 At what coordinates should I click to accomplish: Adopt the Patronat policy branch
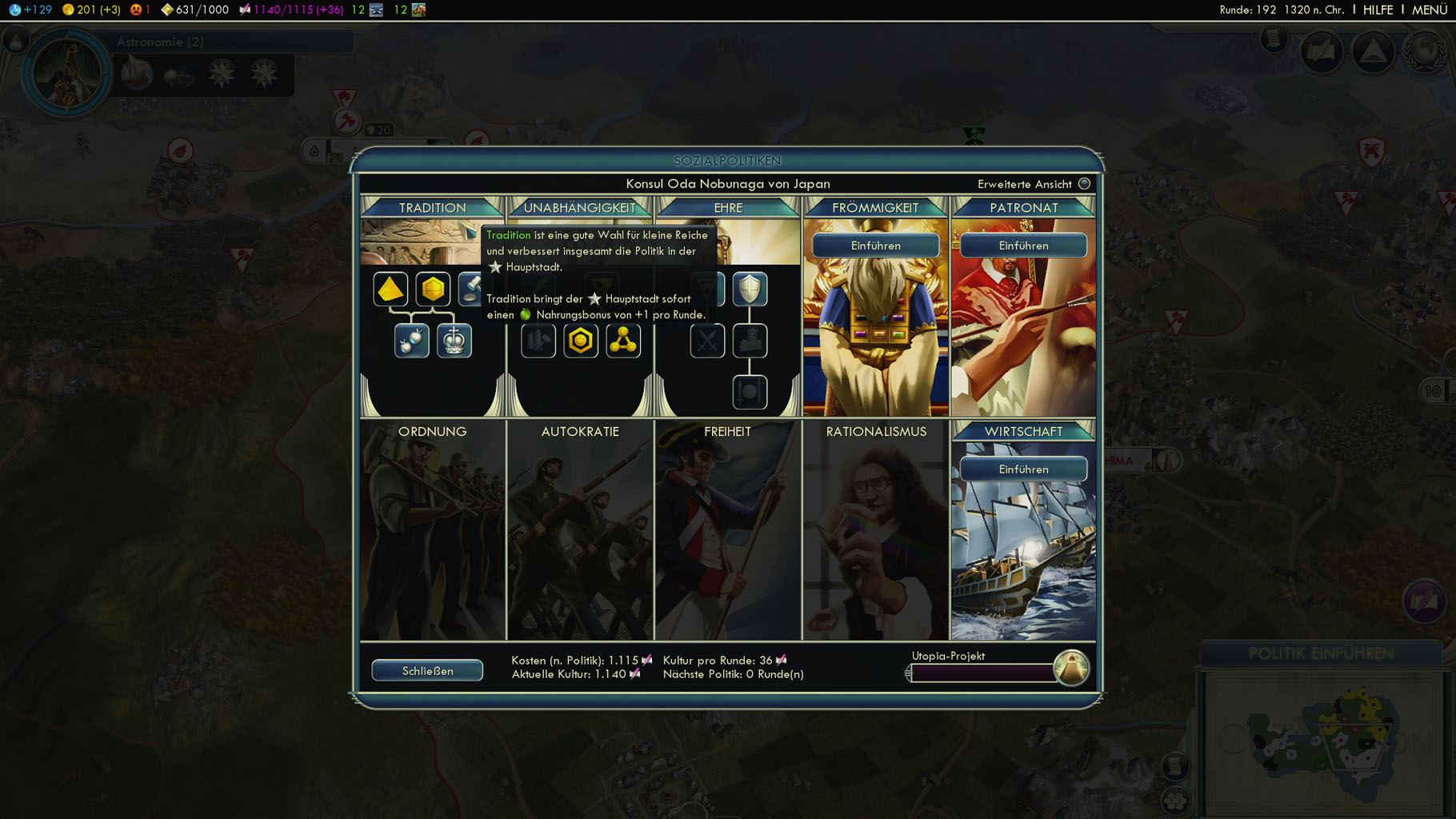1023,246
